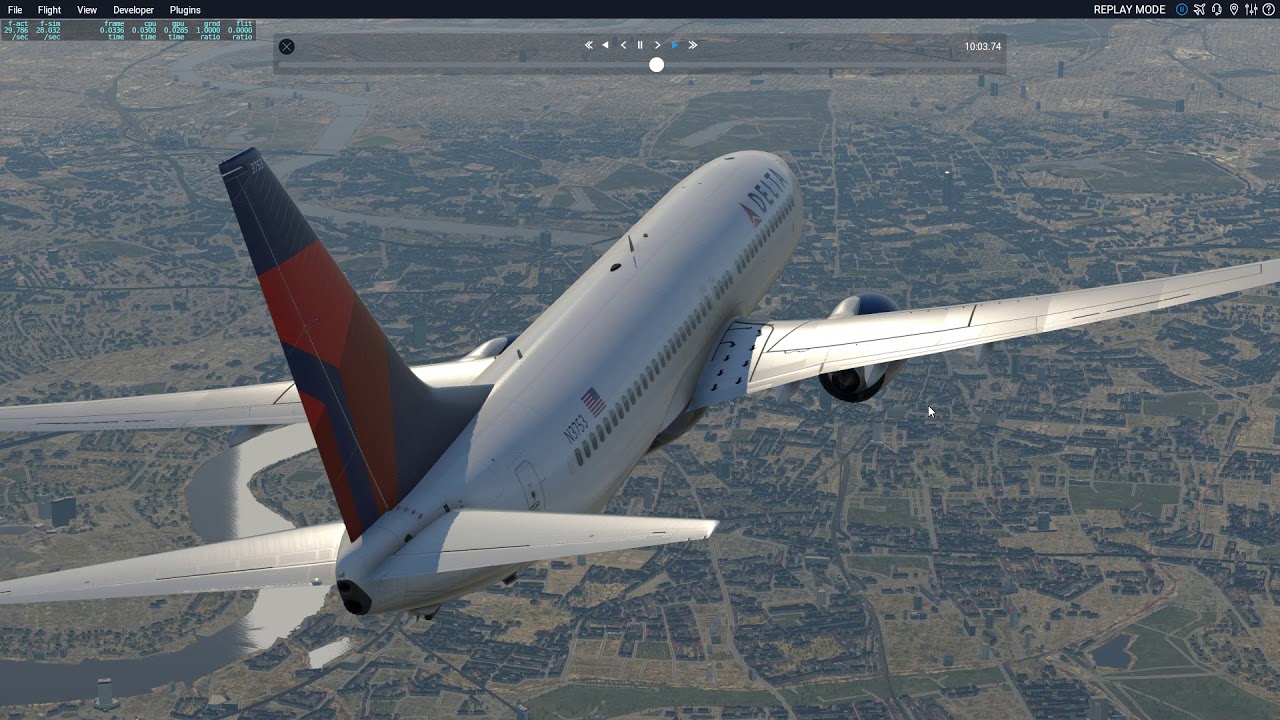Open the ATC headset icon
The width and height of the screenshot is (1280, 720).
pos(1216,10)
